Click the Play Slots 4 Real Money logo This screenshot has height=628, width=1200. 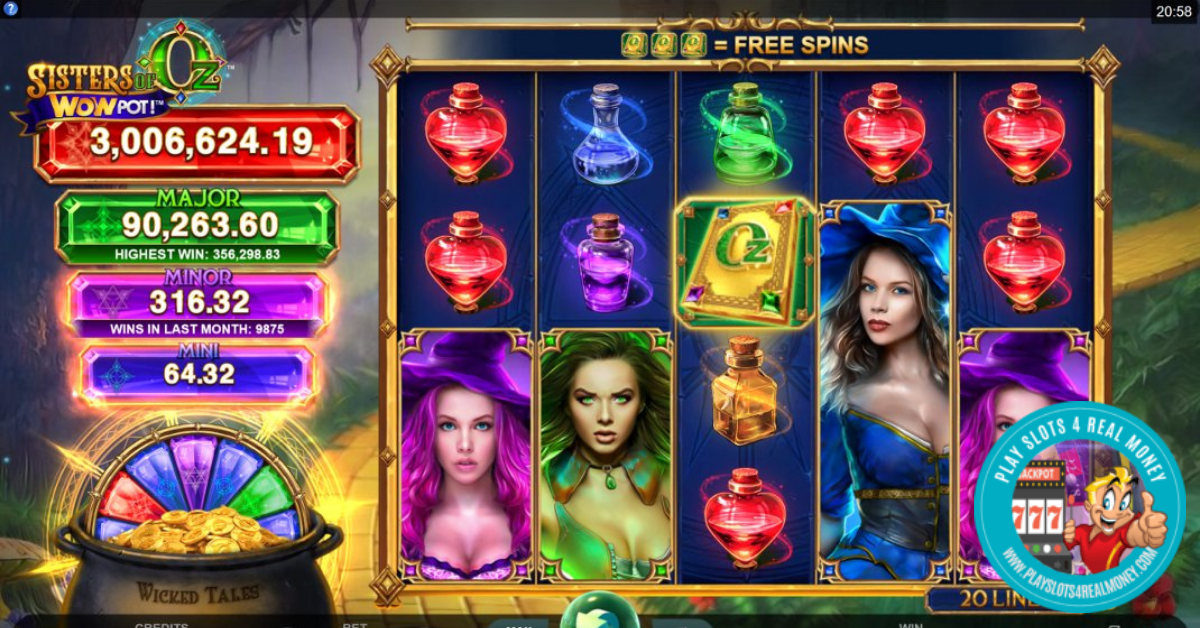[1078, 506]
